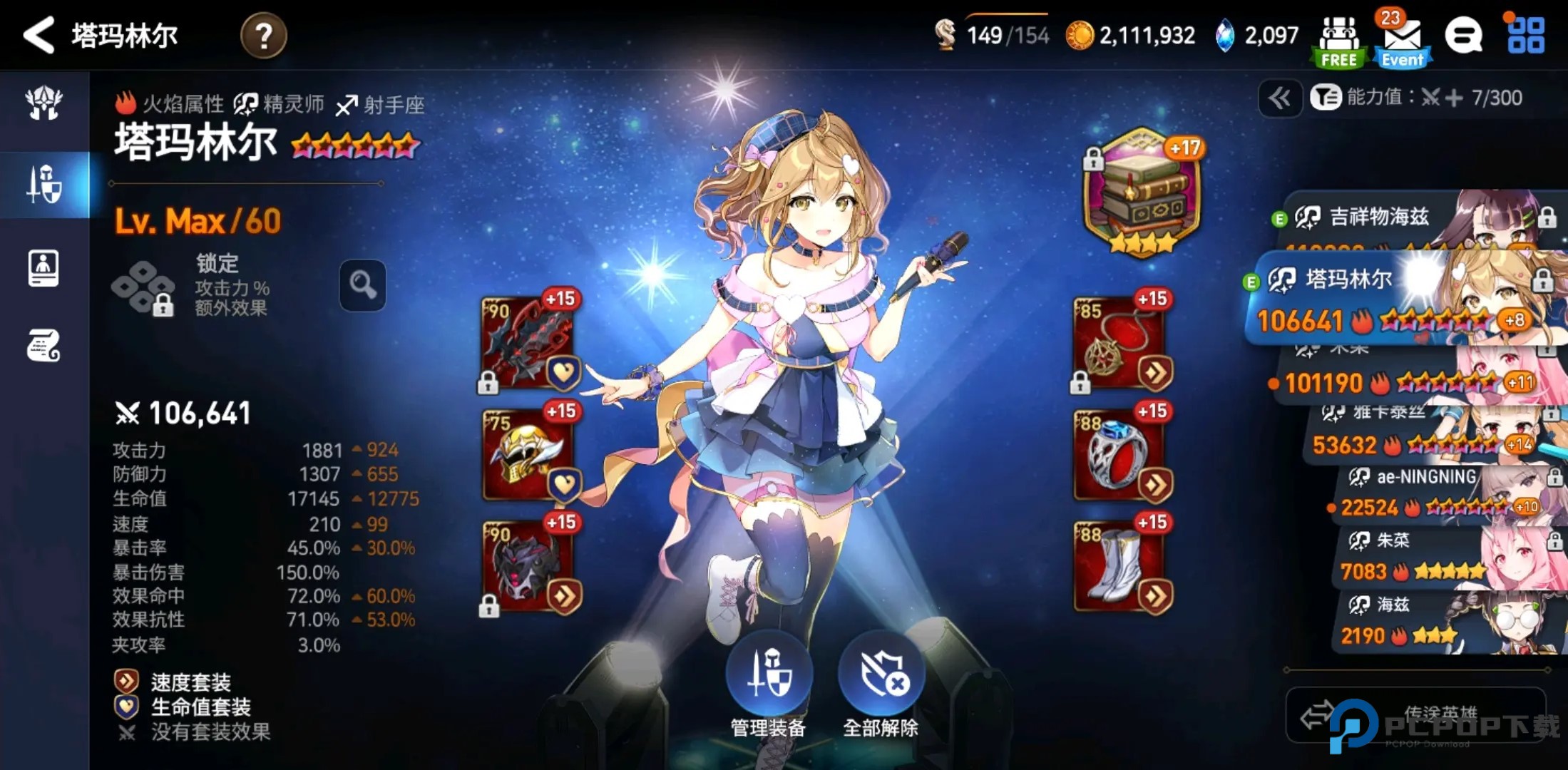The image size is (1568, 770).
Task: Go back using the arrow beside 塔玛林尔
Action: coord(39,35)
